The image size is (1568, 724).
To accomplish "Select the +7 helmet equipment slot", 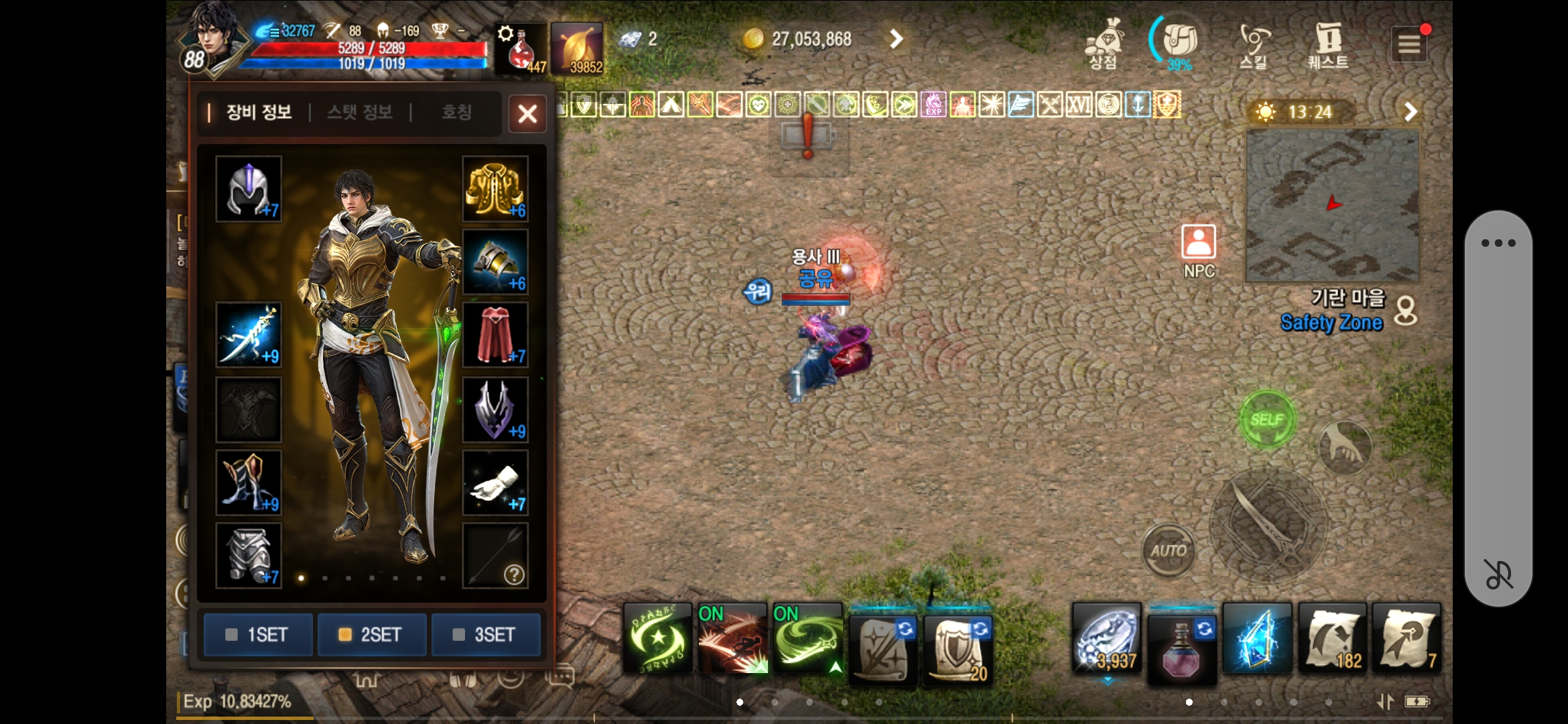I will (248, 191).
